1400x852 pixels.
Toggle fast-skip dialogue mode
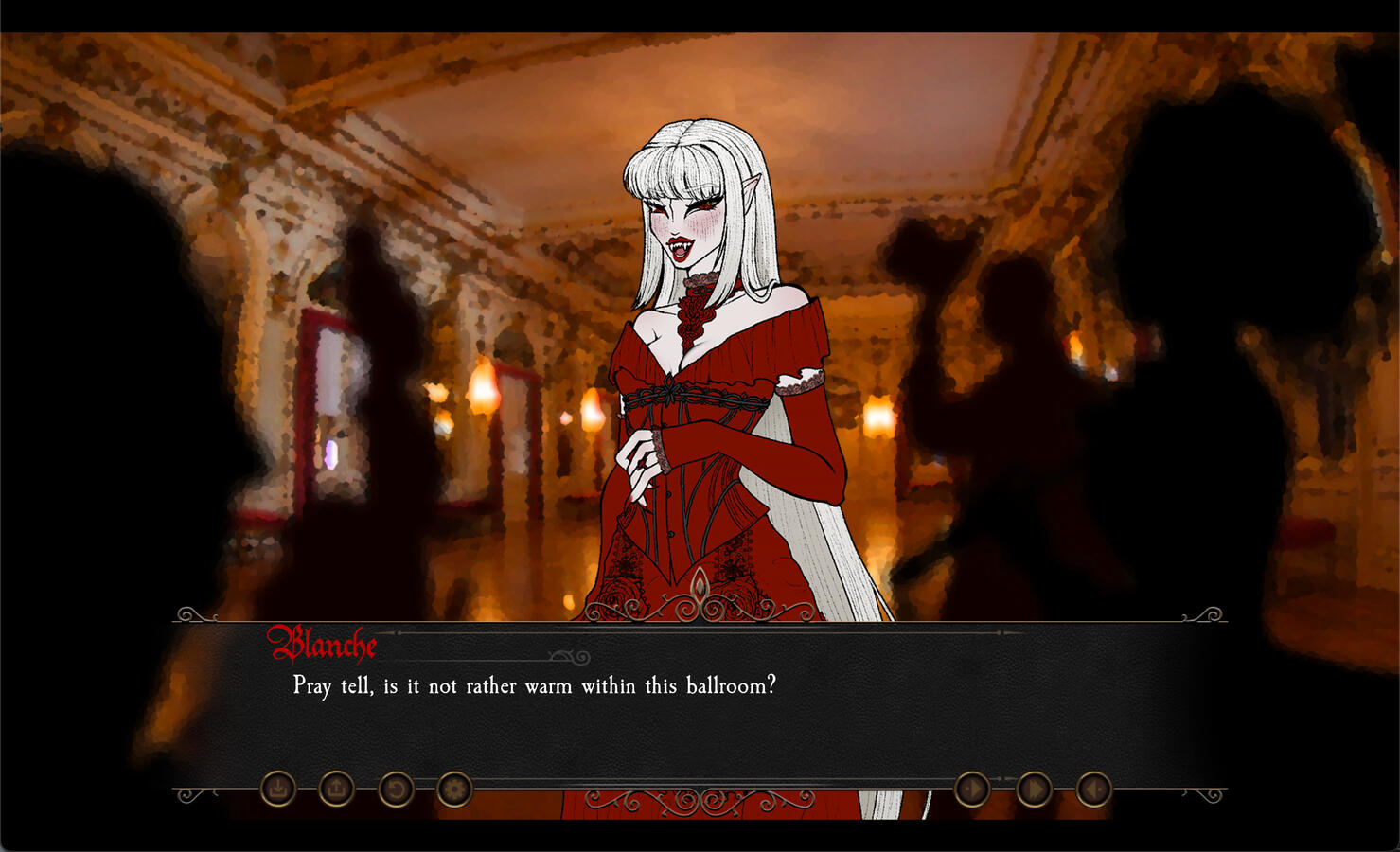[1033, 787]
